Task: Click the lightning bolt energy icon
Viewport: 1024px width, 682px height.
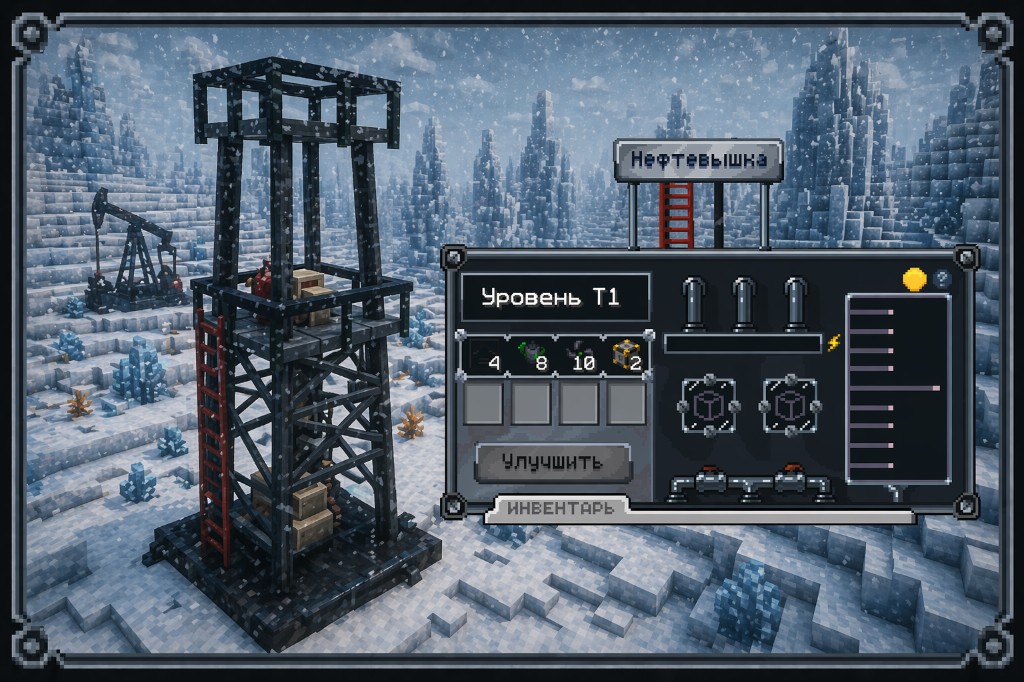Action: pos(835,343)
